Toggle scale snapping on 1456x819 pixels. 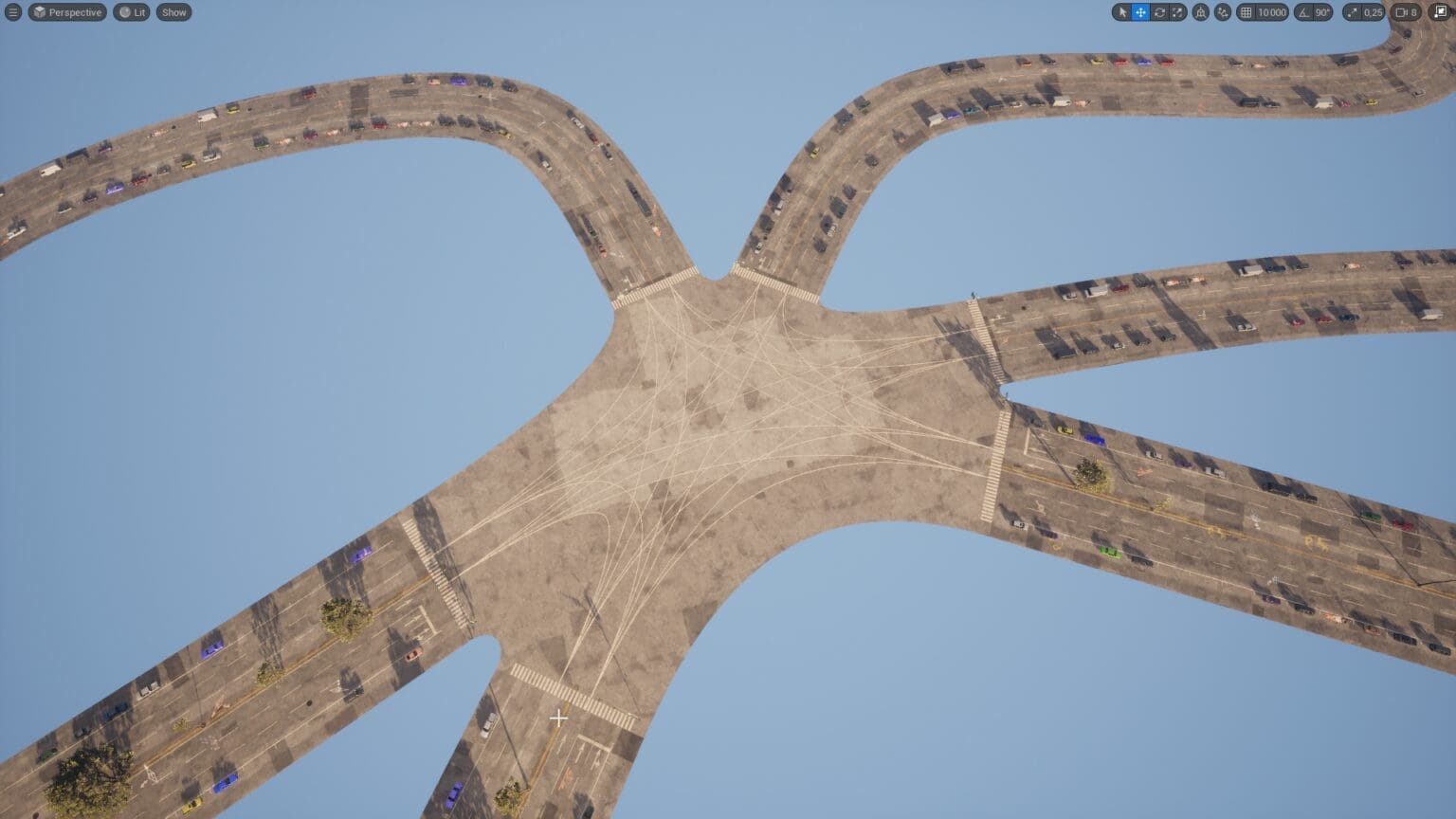1354,12
